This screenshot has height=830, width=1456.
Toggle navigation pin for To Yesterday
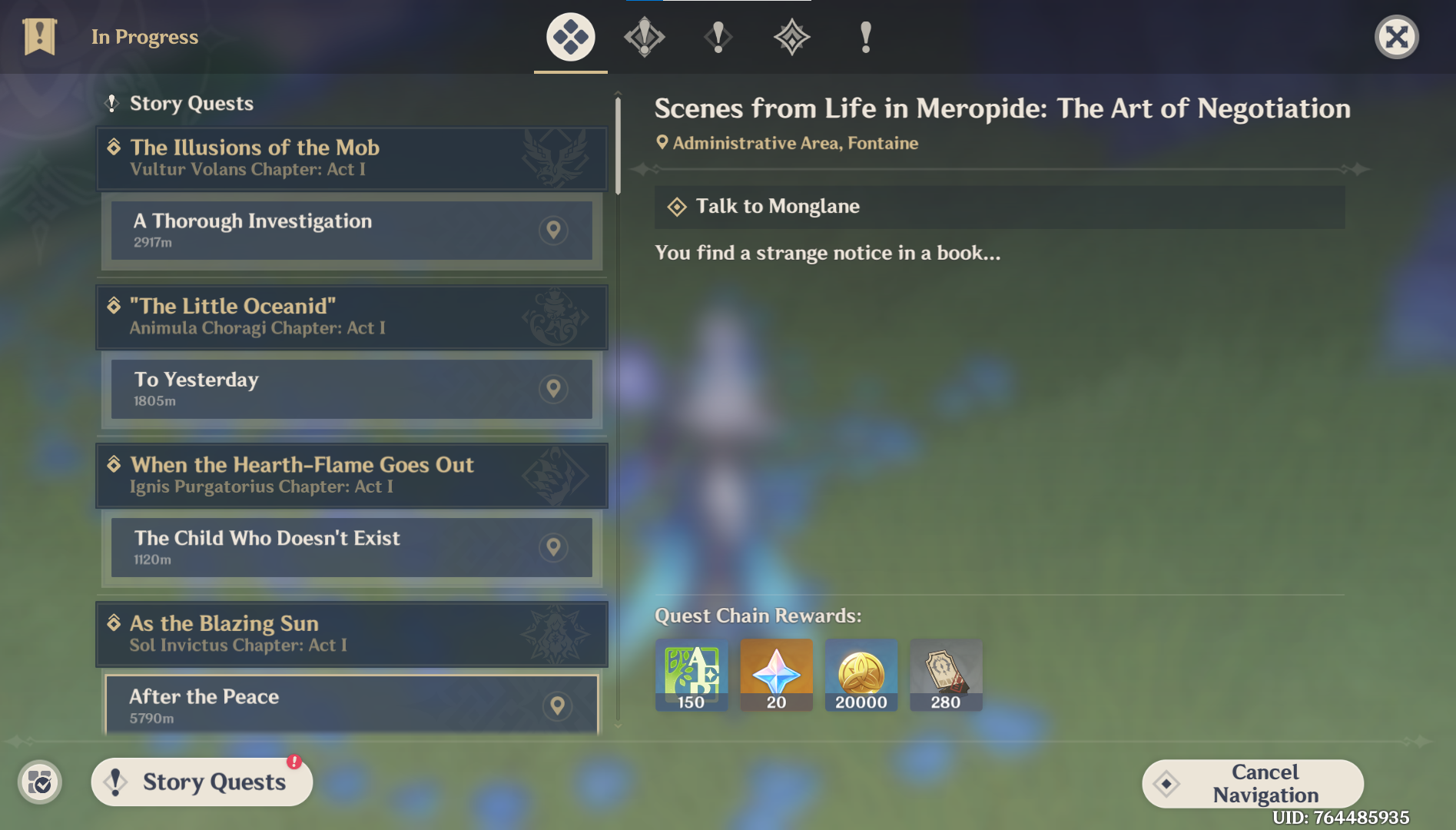coord(553,389)
